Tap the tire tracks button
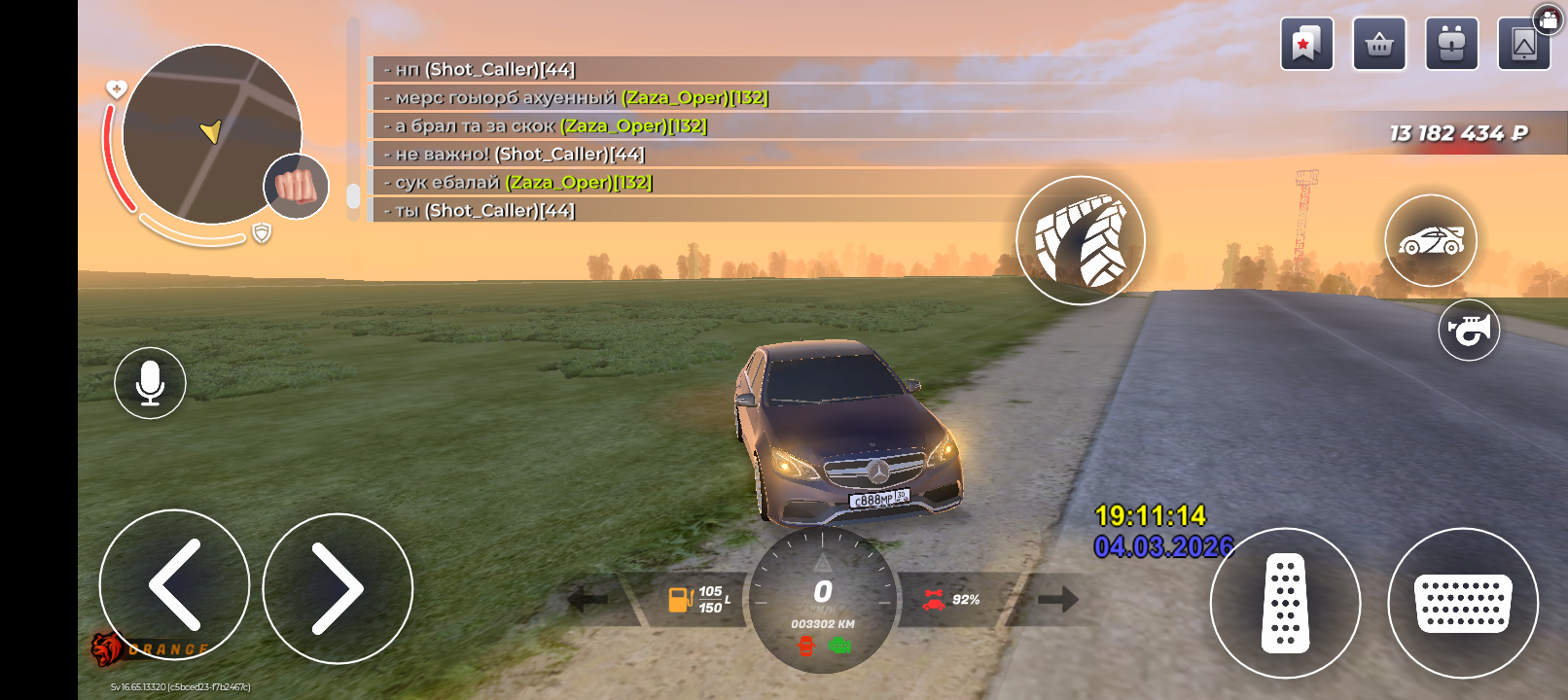Viewport: 1568px width, 700px height. [1081, 240]
